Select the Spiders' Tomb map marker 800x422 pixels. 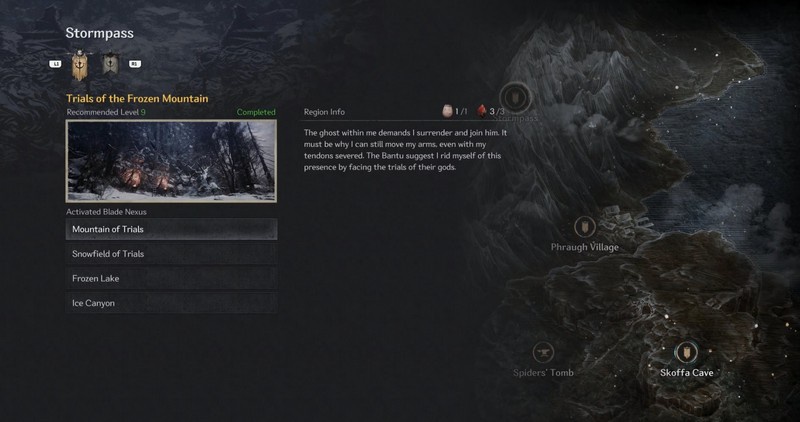click(x=544, y=352)
